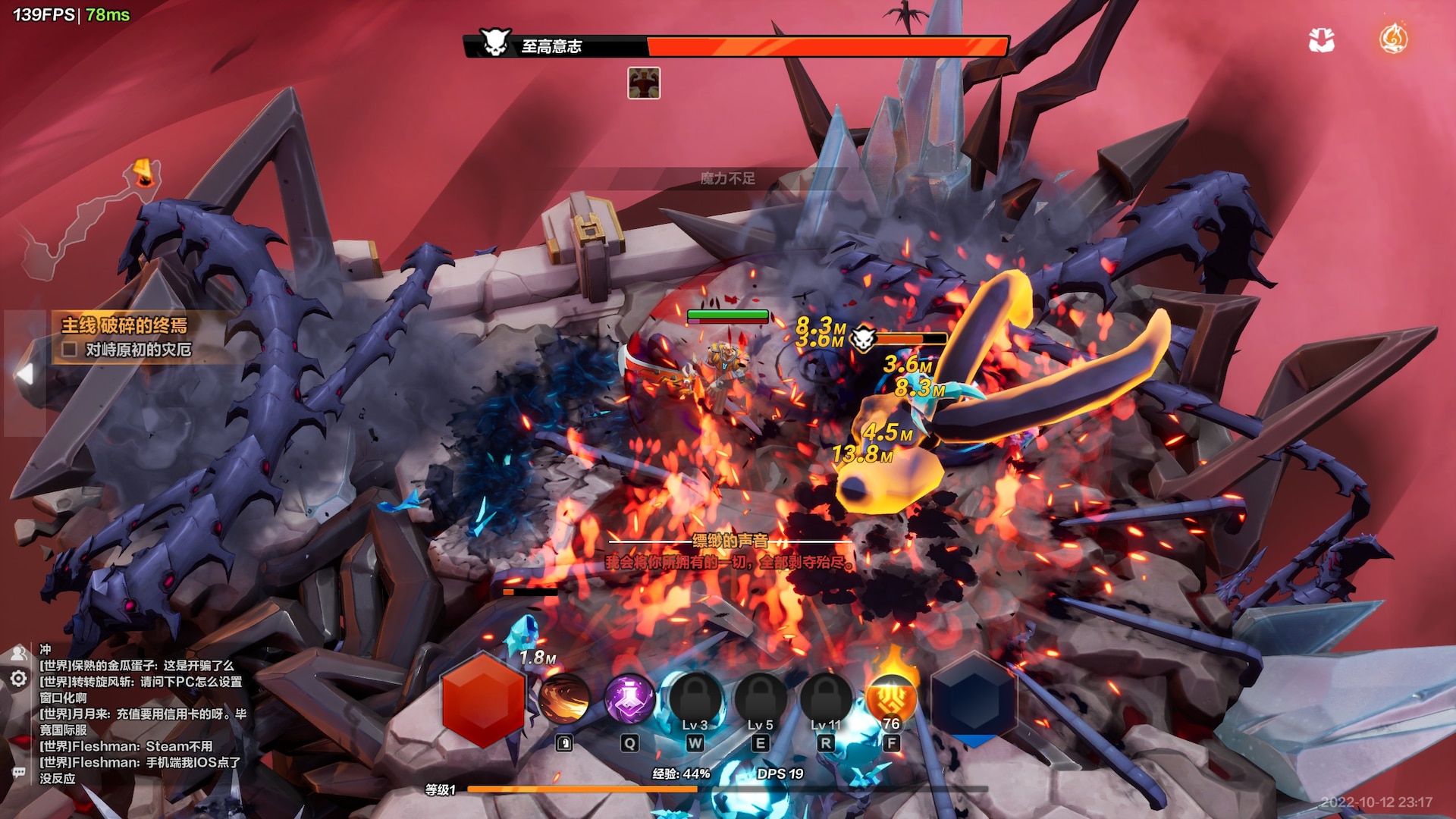Open the friends list icon beside chat
The image size is (1456, 819).
[18, 652]
